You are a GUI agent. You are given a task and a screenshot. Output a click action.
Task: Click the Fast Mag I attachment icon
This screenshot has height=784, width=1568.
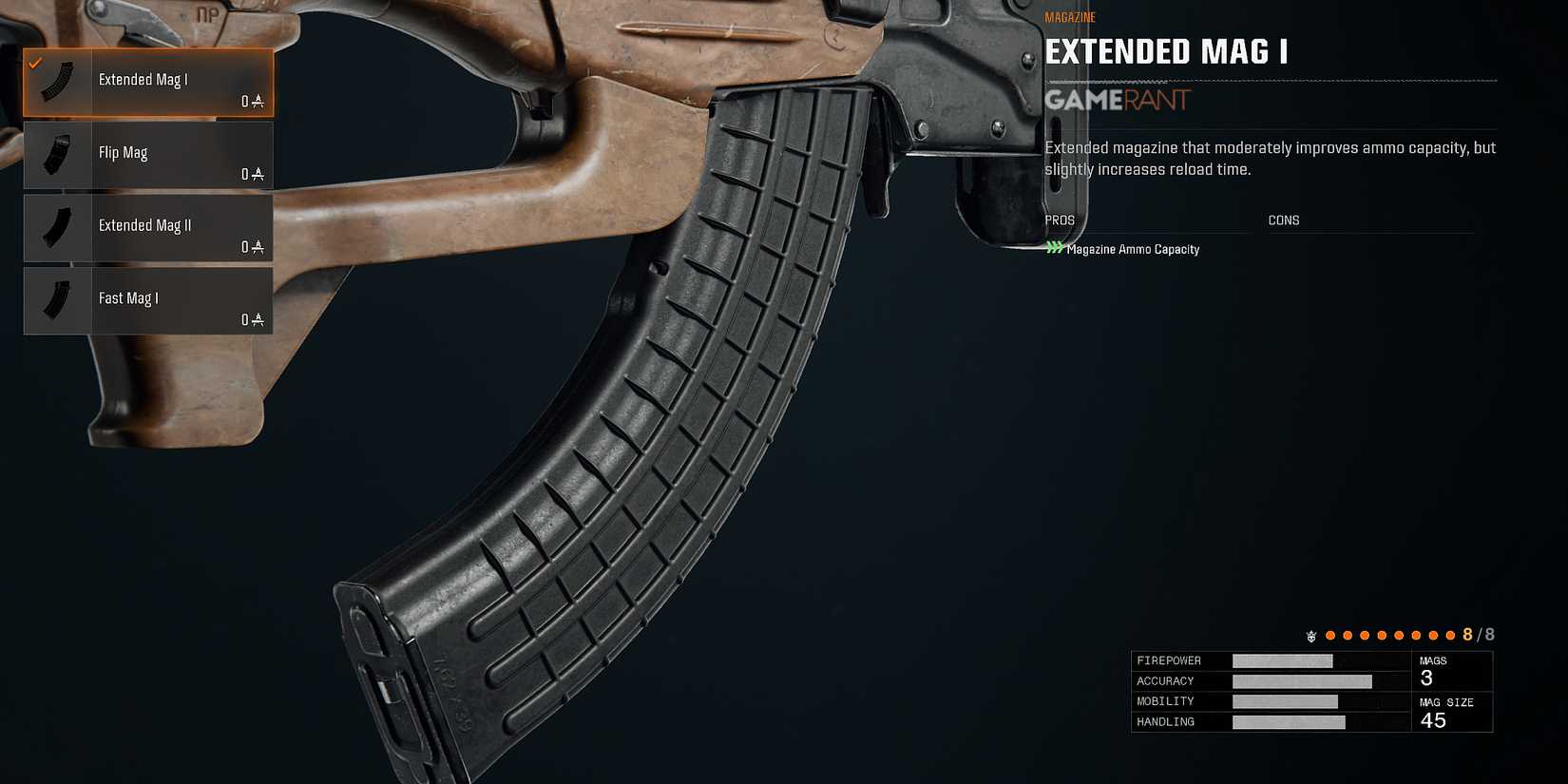[x=56, y=299]
